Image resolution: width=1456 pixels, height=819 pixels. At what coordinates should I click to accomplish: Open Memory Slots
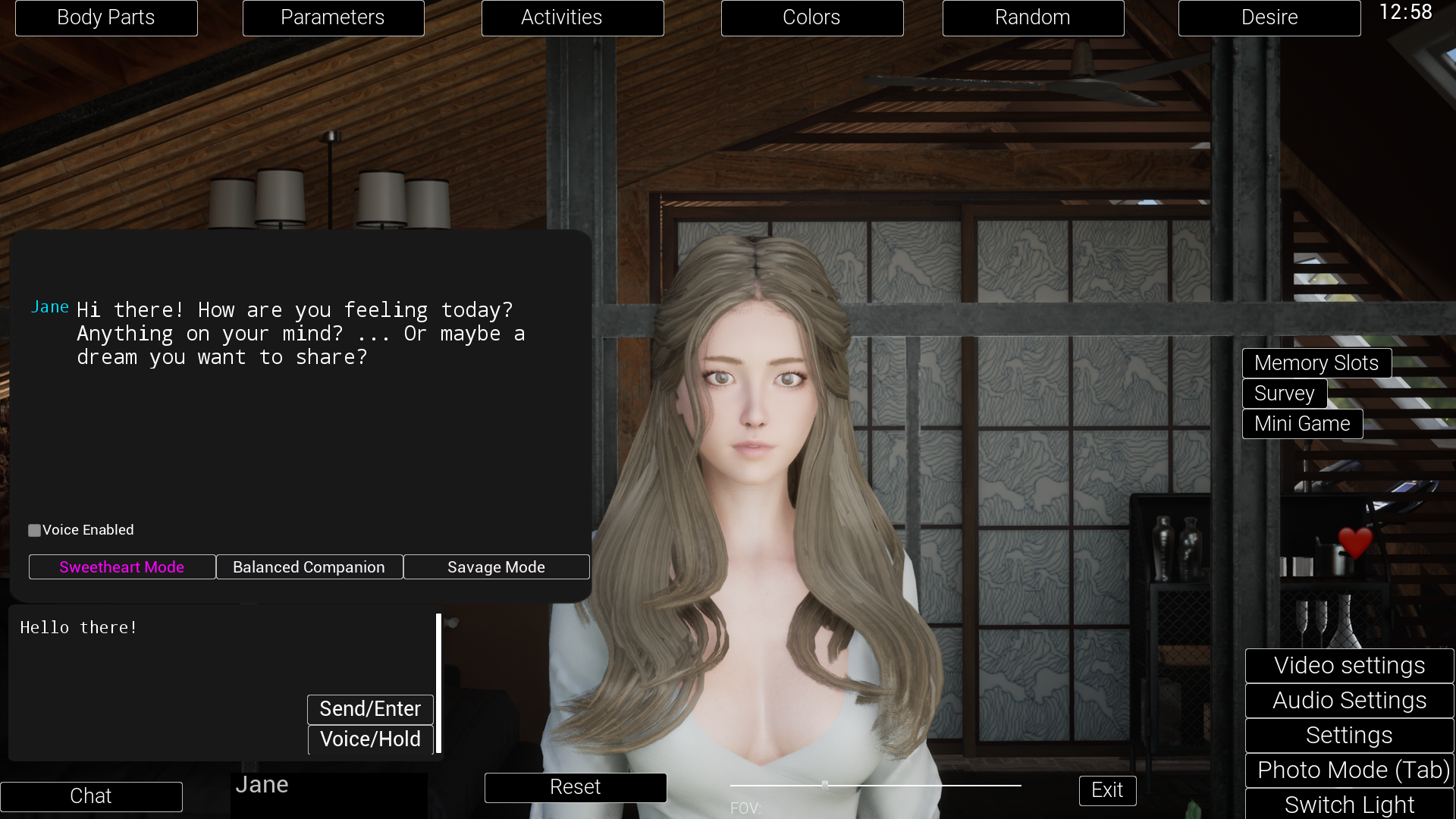1316,363
